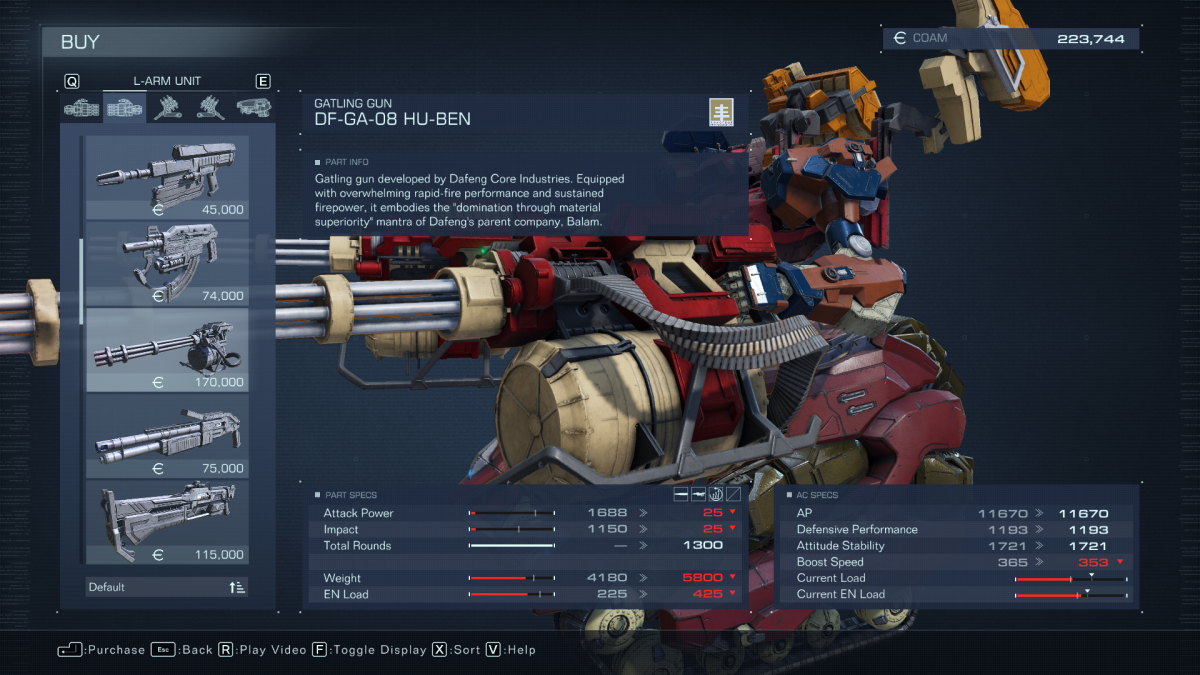Pick the 75,000 COAM weapon listing
Viewport: 1200px width, 675px height.
coord(167,436)
